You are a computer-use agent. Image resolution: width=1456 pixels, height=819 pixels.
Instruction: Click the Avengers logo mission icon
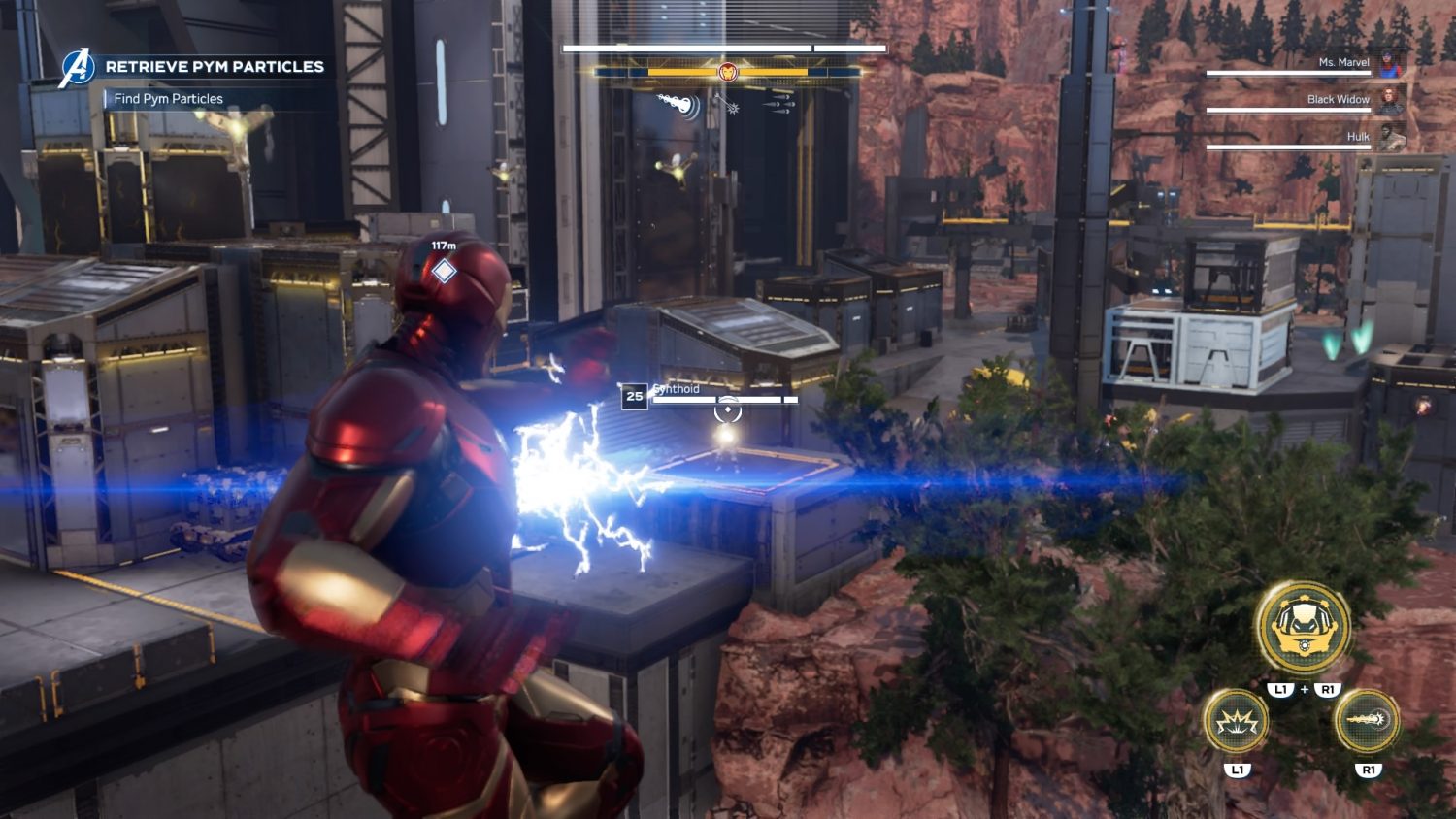[77, 68]
